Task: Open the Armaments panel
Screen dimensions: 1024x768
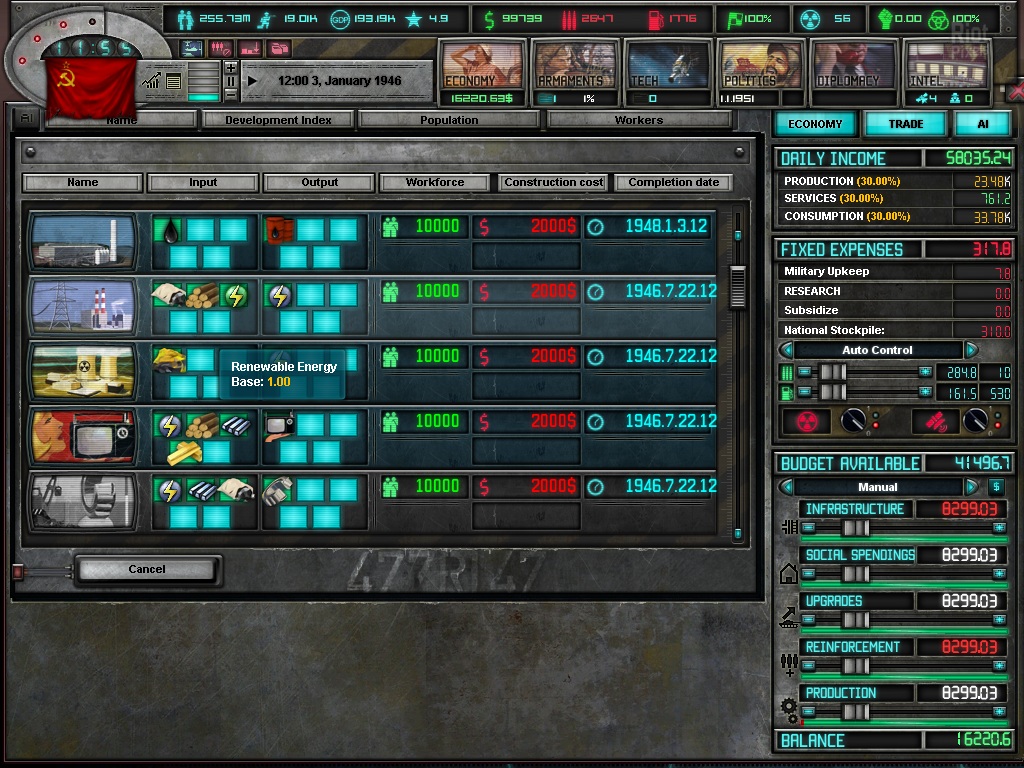Action: (x=574, y=66)
